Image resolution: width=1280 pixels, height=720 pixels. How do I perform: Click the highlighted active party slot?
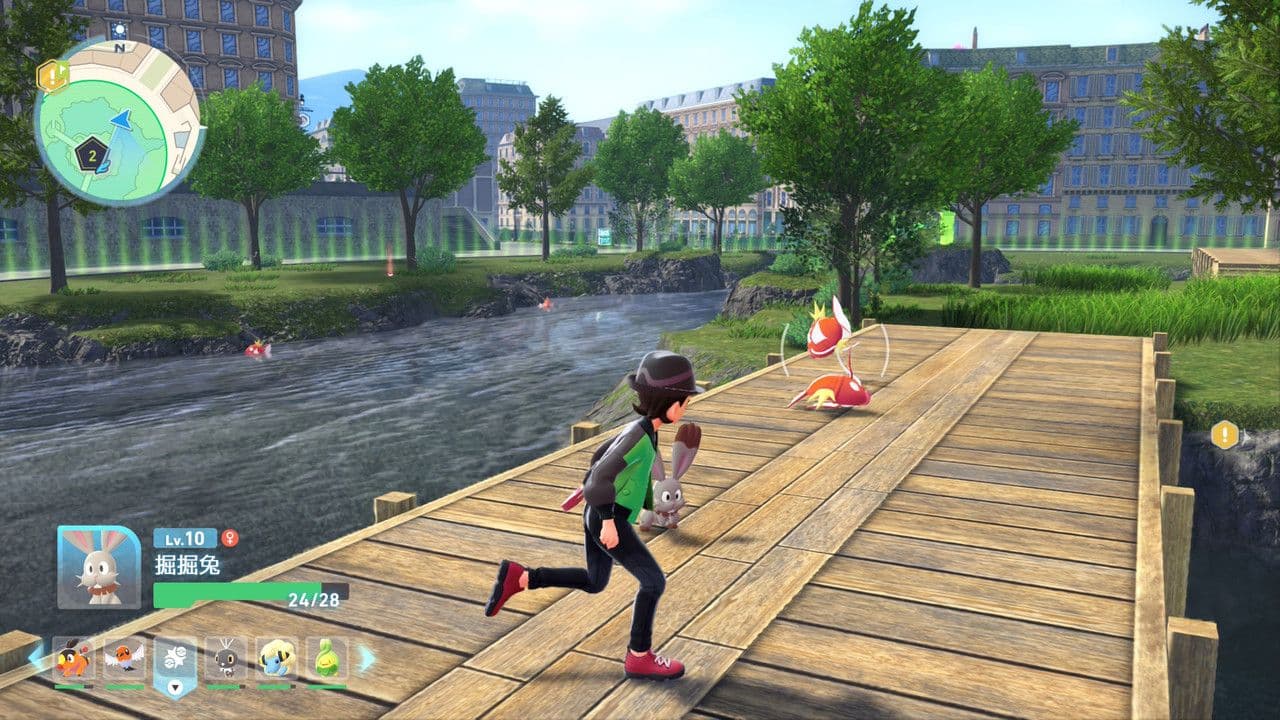pyautogui.click(x=175, y=660)
